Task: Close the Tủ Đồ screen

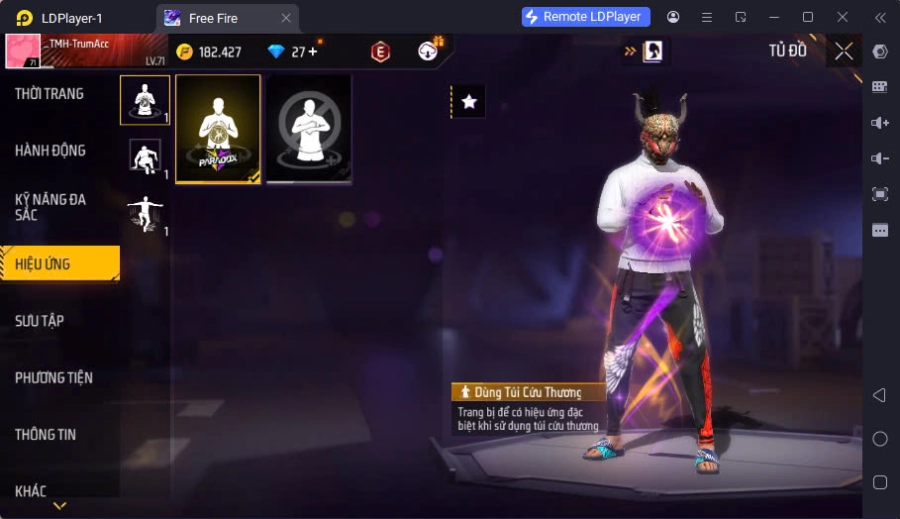Action: pyautogui.click(x=844, y=51)
